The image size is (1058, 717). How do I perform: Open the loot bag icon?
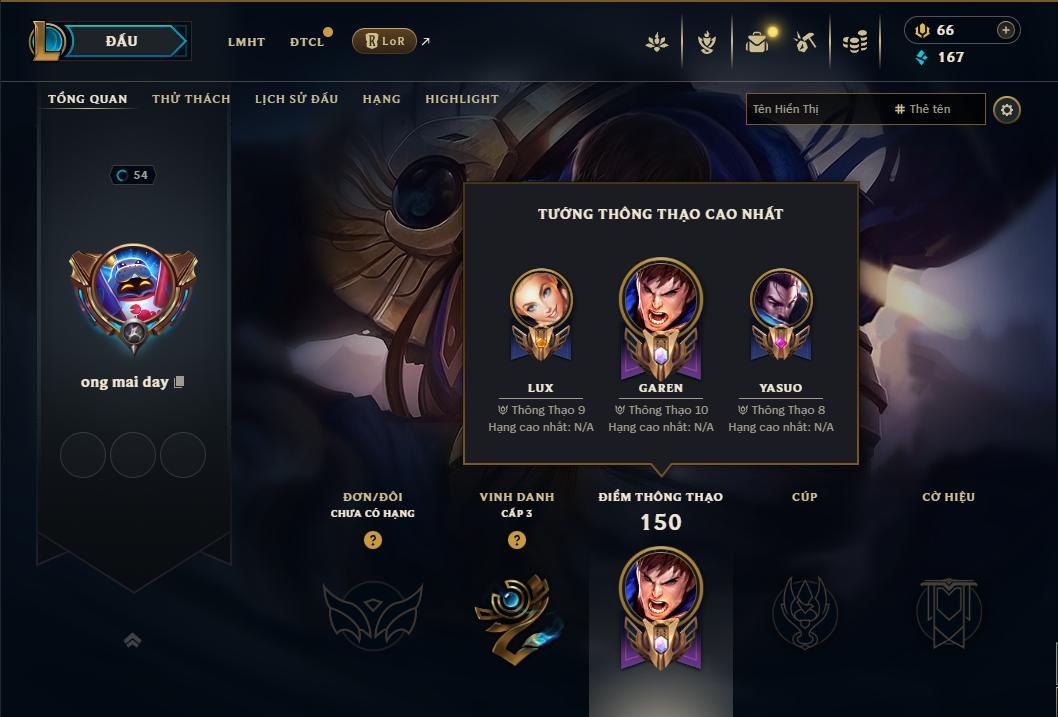(x=757, y=42)
